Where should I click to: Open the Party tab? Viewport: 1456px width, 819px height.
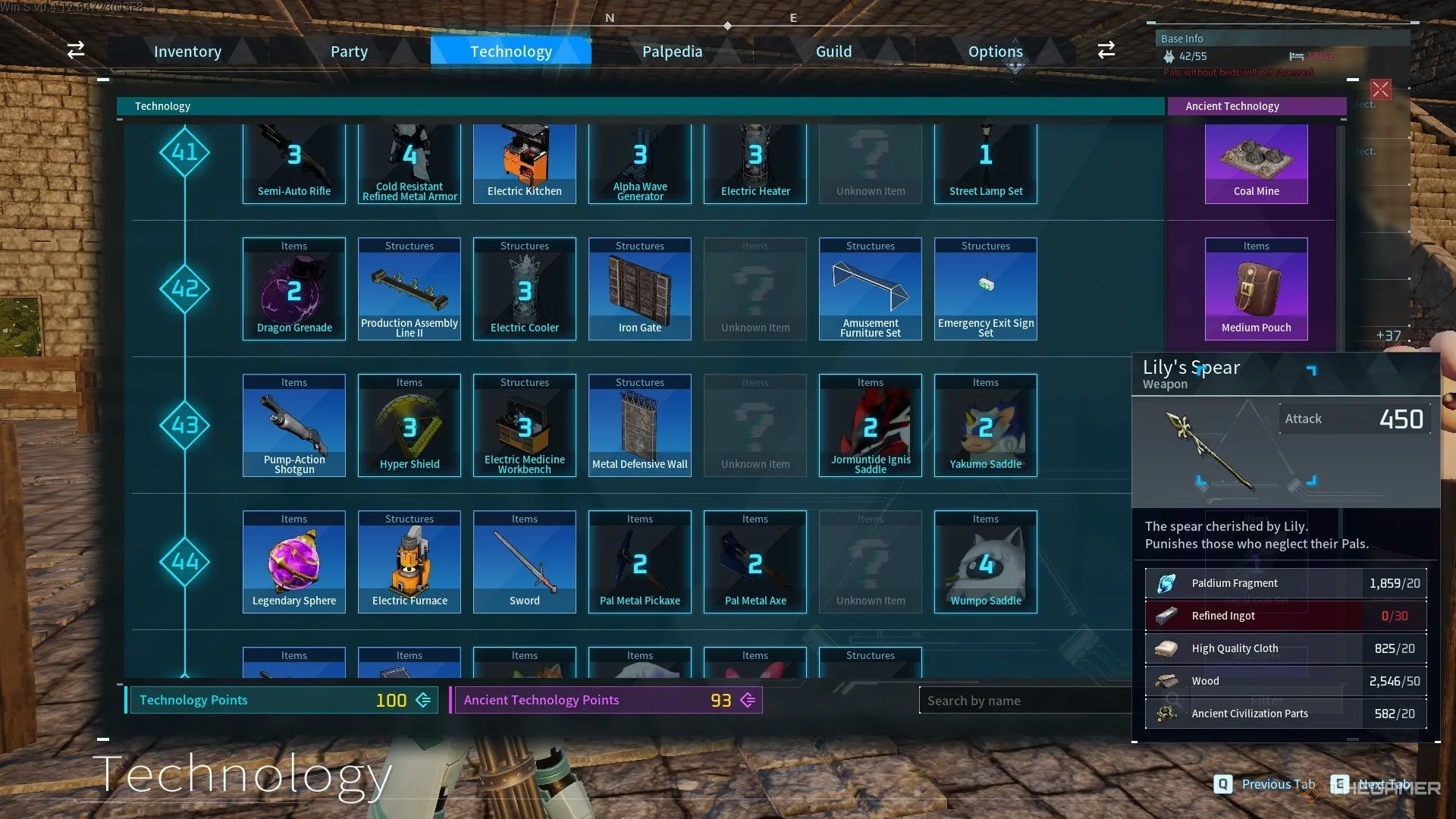(349, 52)
